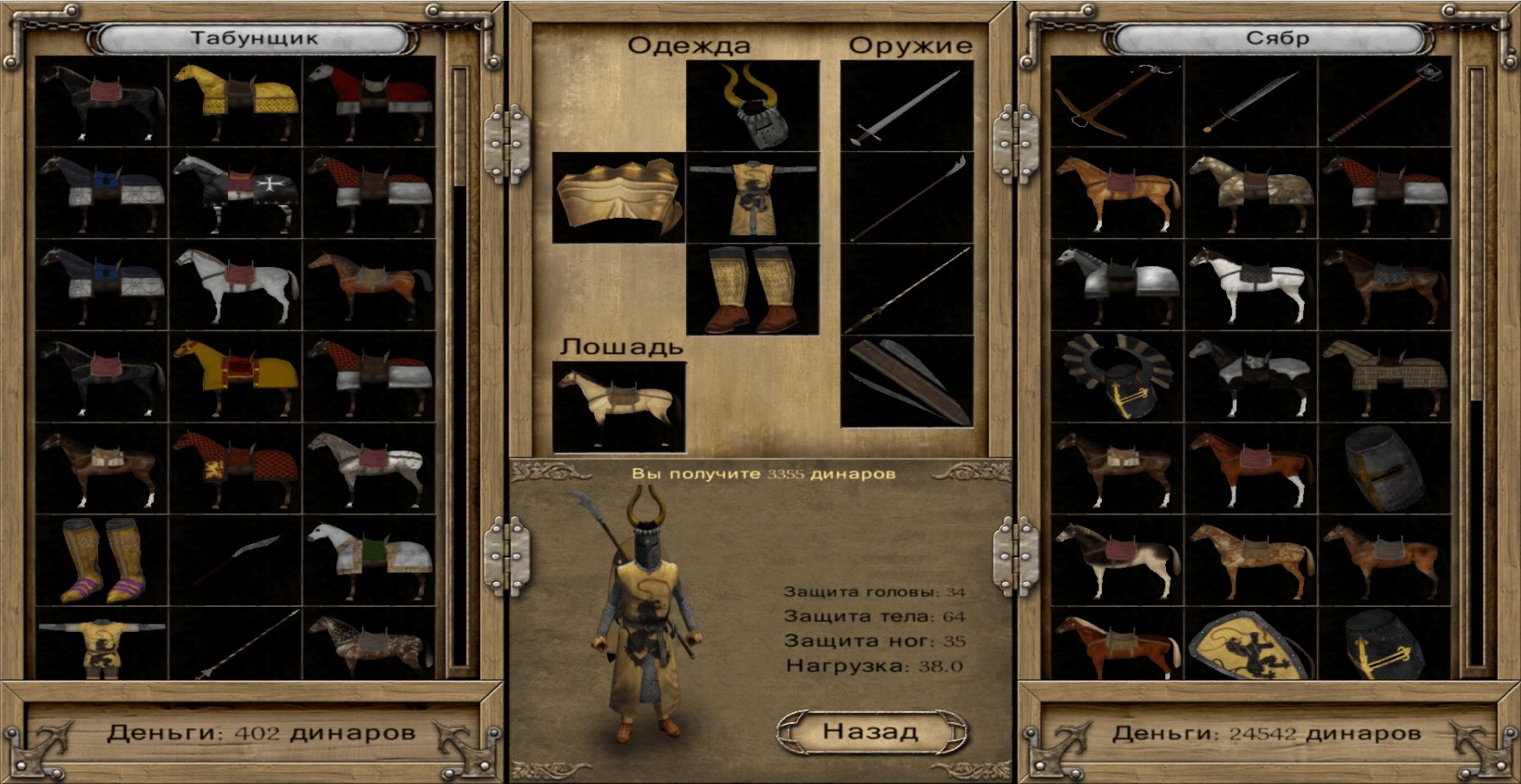Viewport: 1521px width, 784px height.
Task: Select the merchant's plain white horse
Action: [236, 284]
